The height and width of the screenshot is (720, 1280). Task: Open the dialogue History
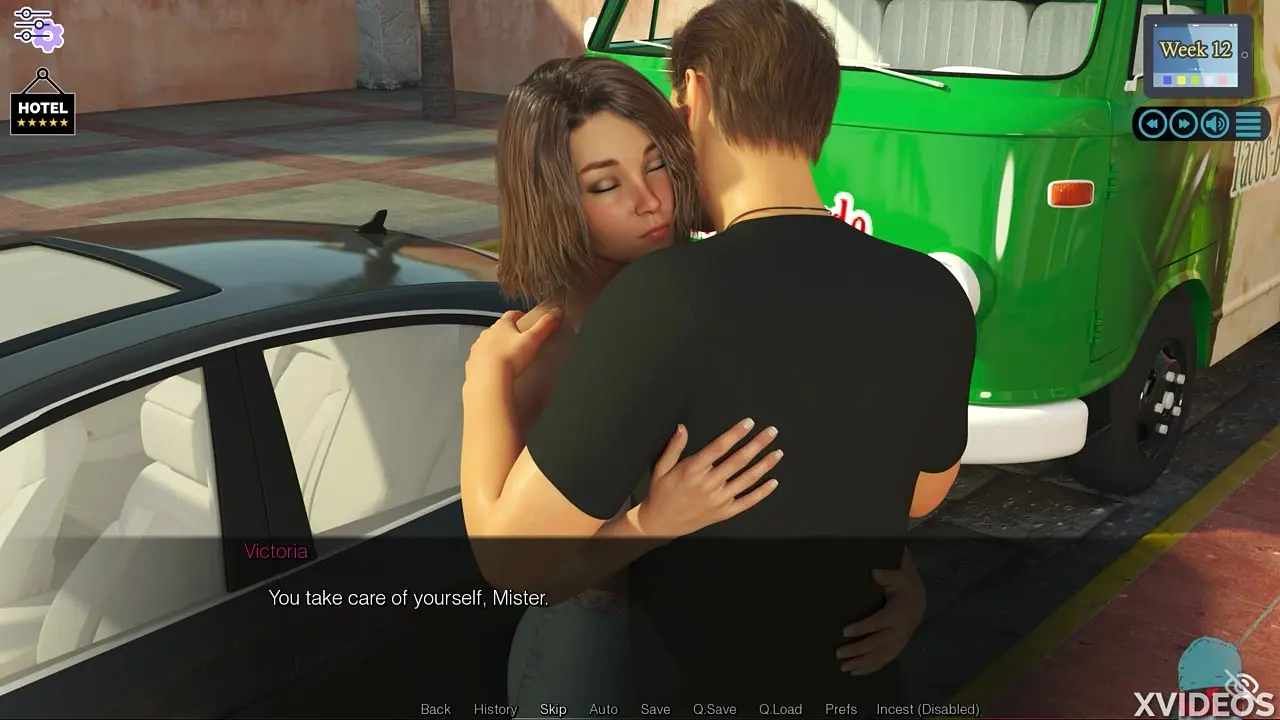[x=495, y=709]
